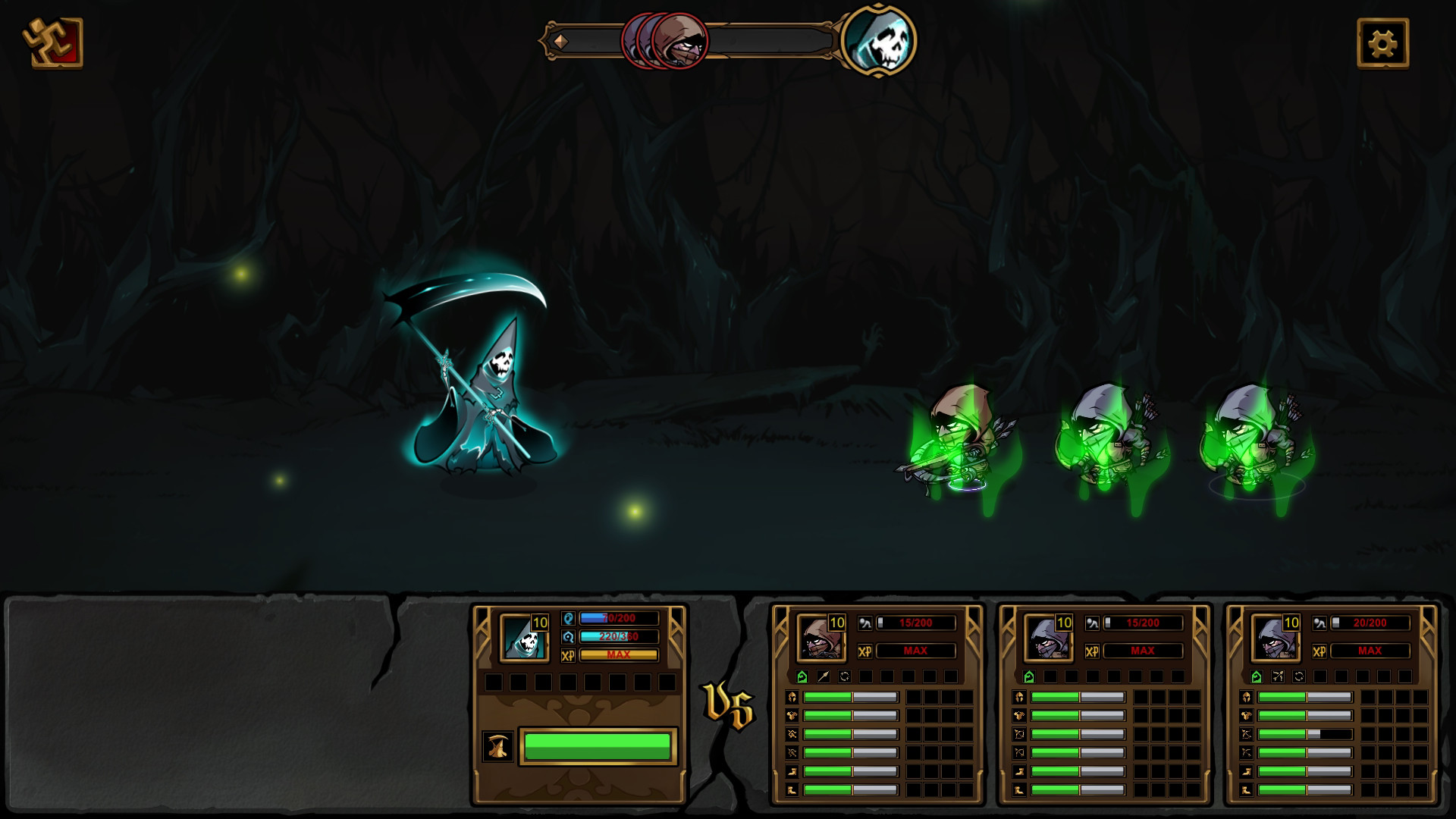Toggle the green shield buff on the first bandit
The image size is (1456, 819).
(x=802, y=676)
